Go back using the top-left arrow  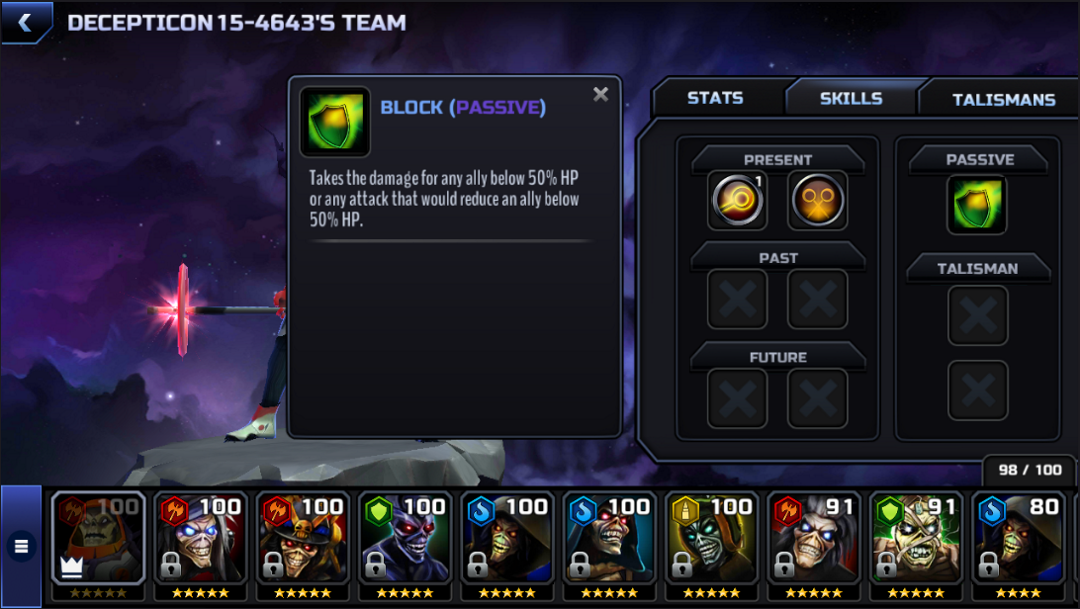tap(25, 22)
